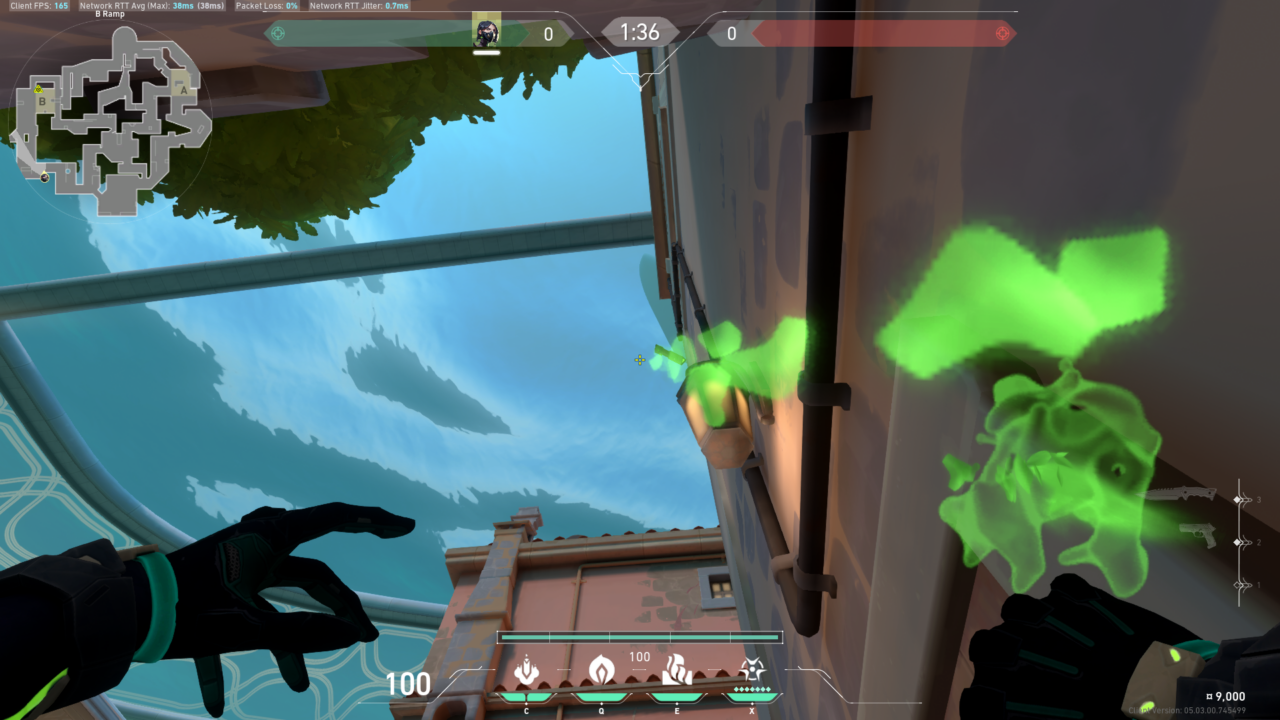Switch to the pistol in slot 2

point(1197,535)
